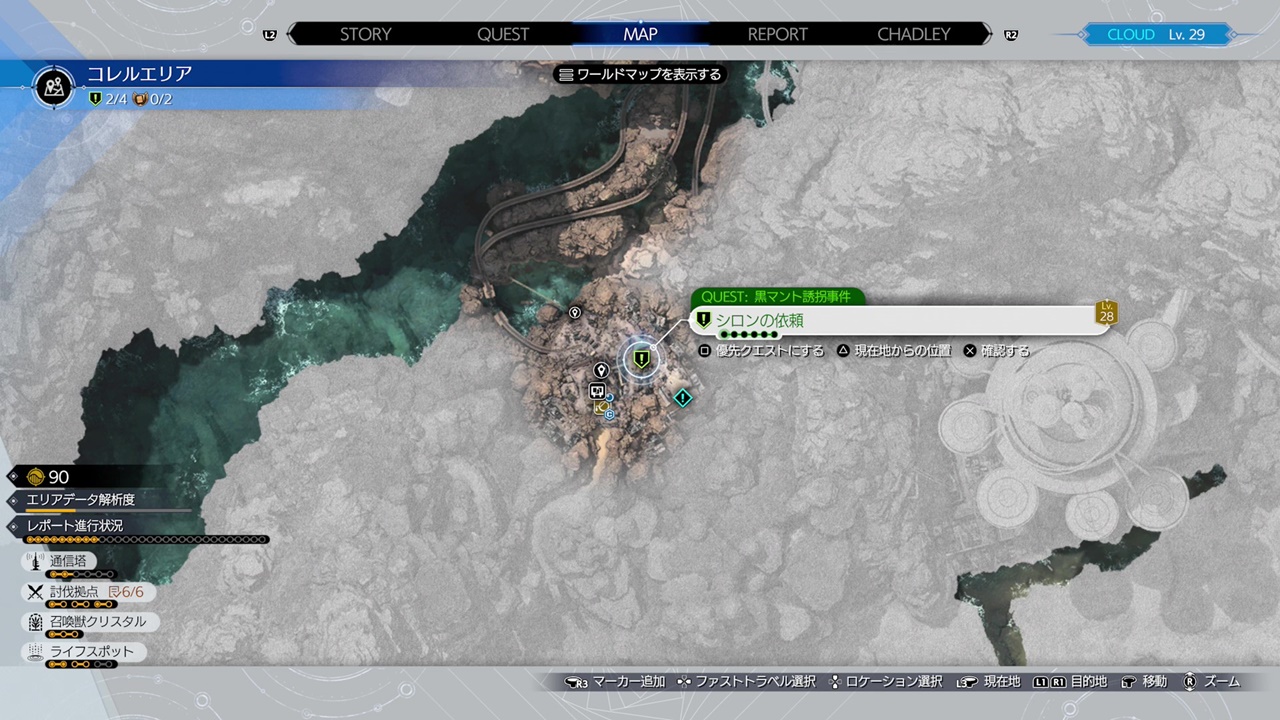Open the QUEST tab
The height and width of the screenshot is (720, 1280).
point(503,34)
